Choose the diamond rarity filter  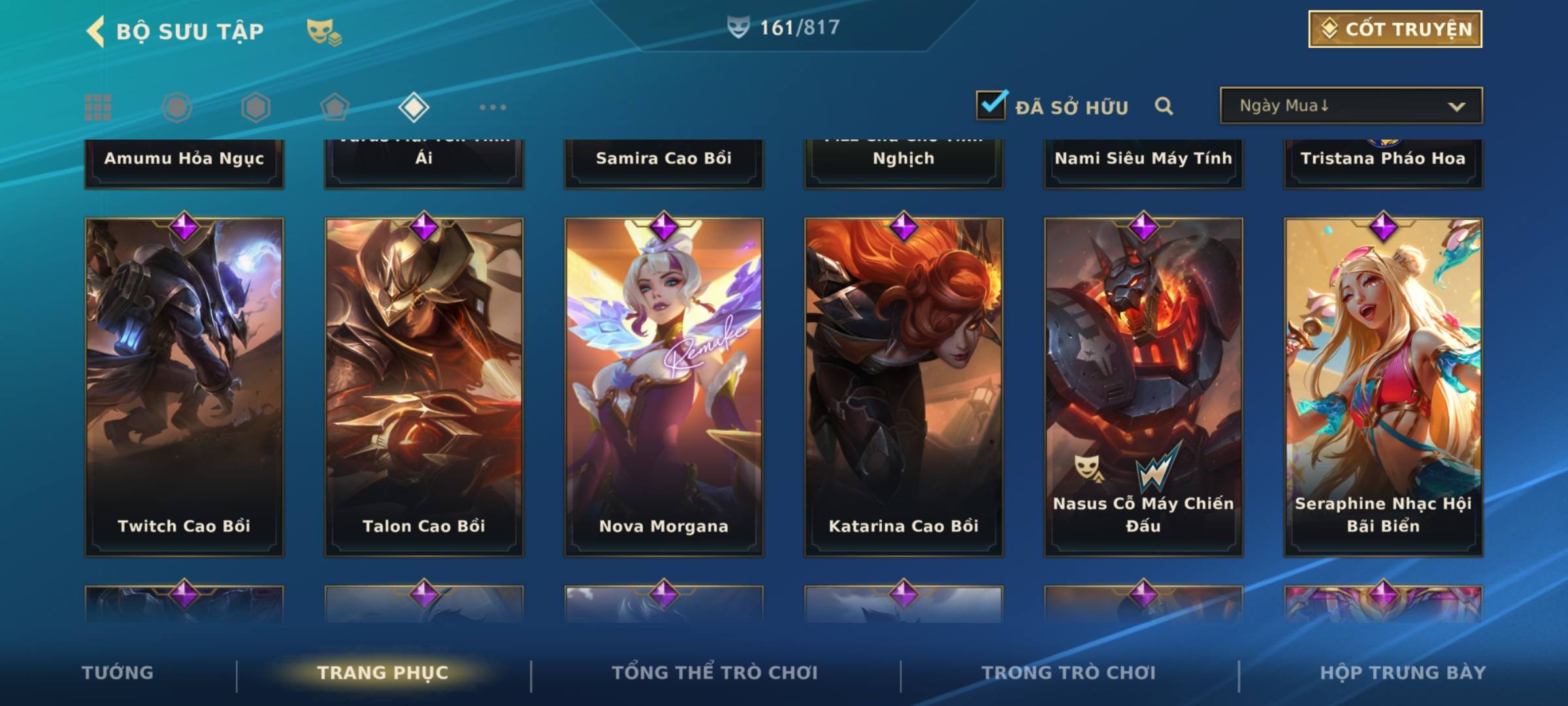click(x=414, y=107)
